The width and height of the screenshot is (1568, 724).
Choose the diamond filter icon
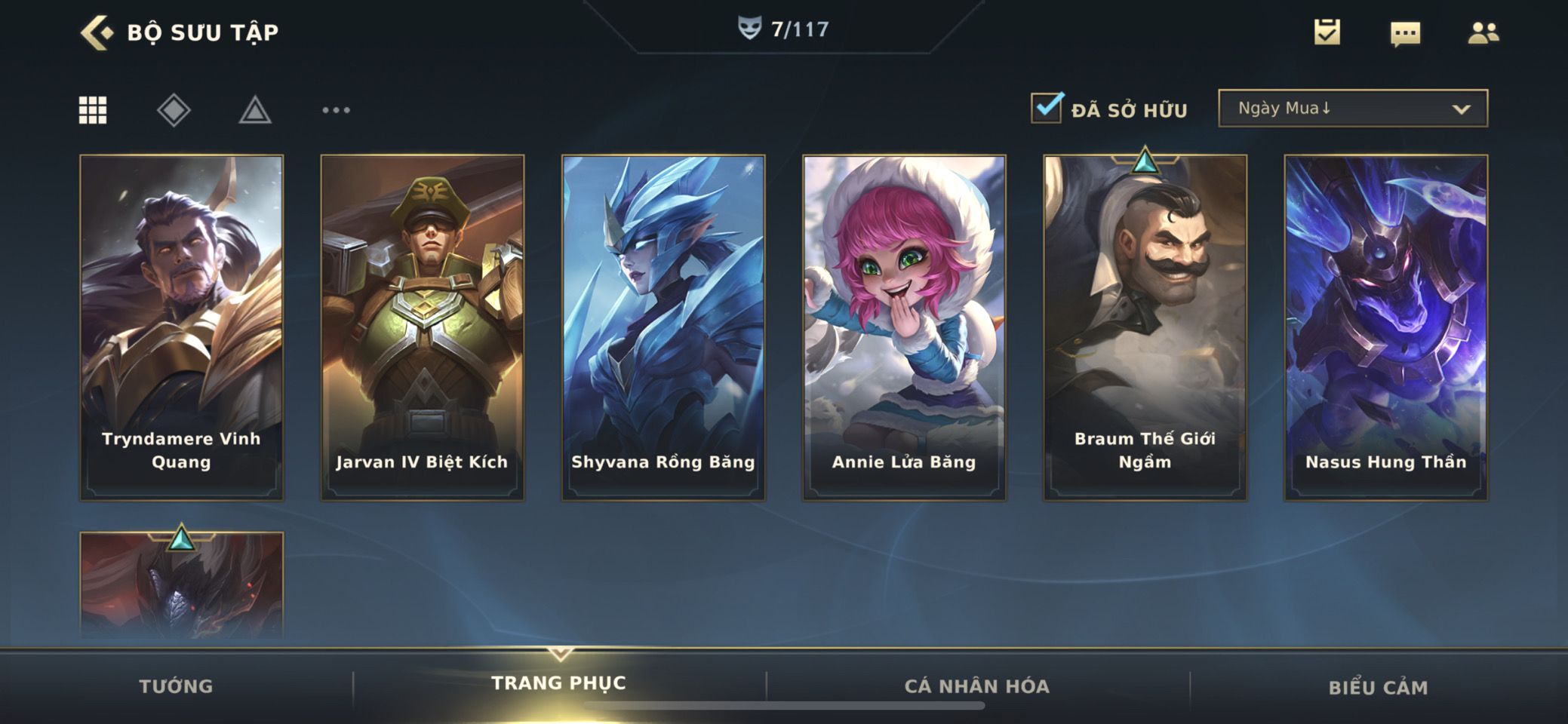coord(174,110)
